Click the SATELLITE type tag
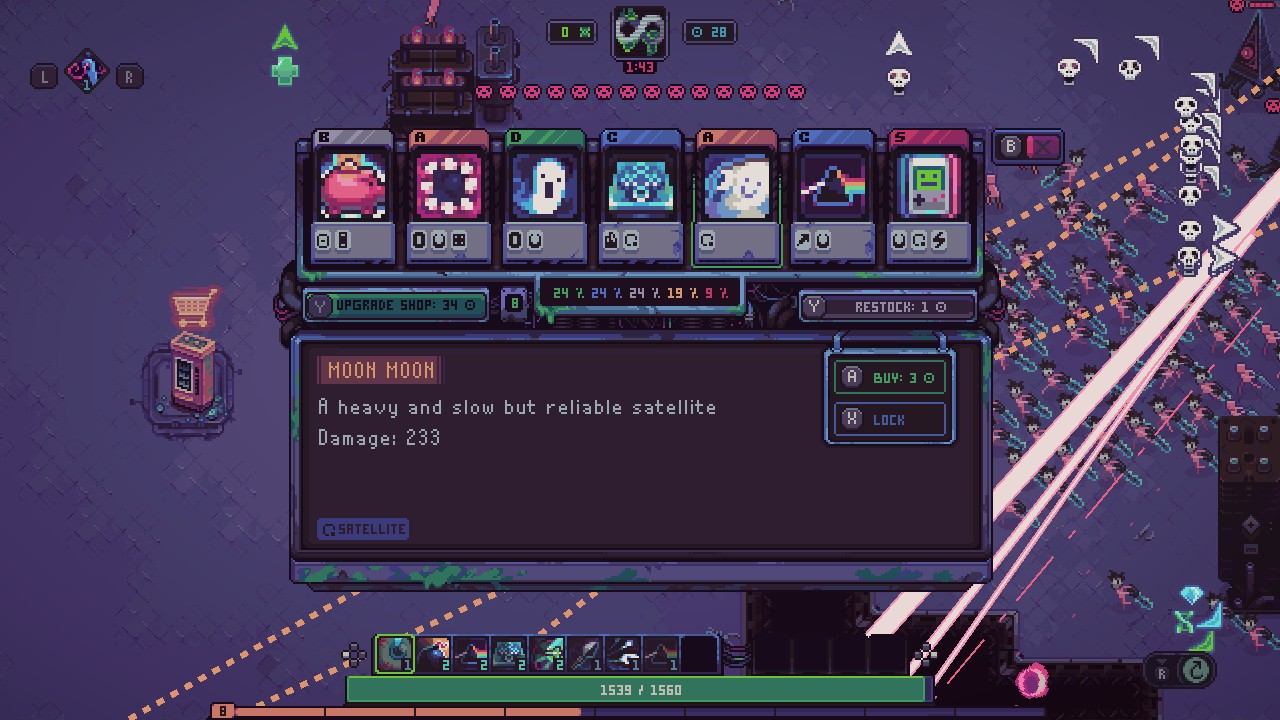This screenshot has height=720, width=1280. 363,528
